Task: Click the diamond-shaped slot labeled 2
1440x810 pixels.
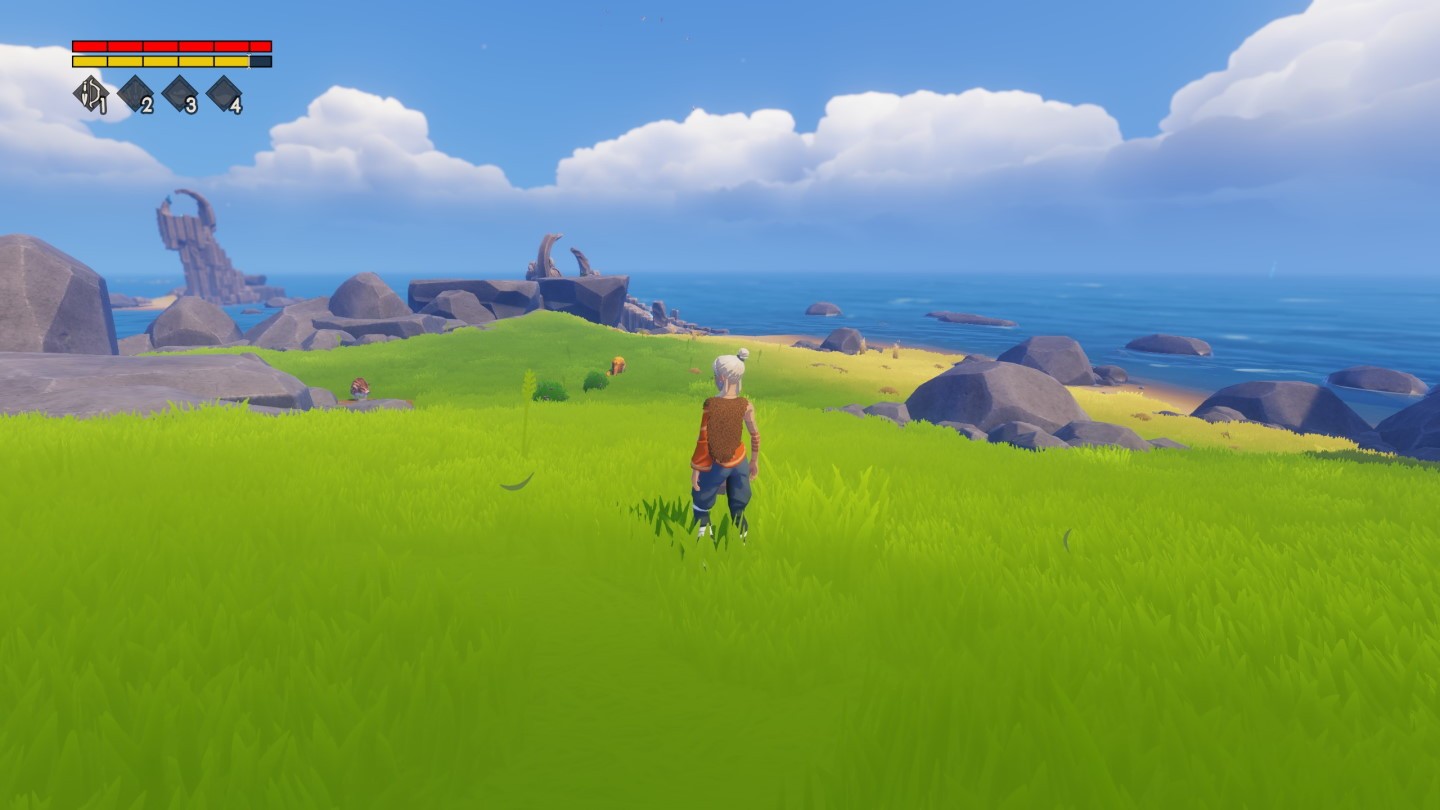Action: point(133,92)
